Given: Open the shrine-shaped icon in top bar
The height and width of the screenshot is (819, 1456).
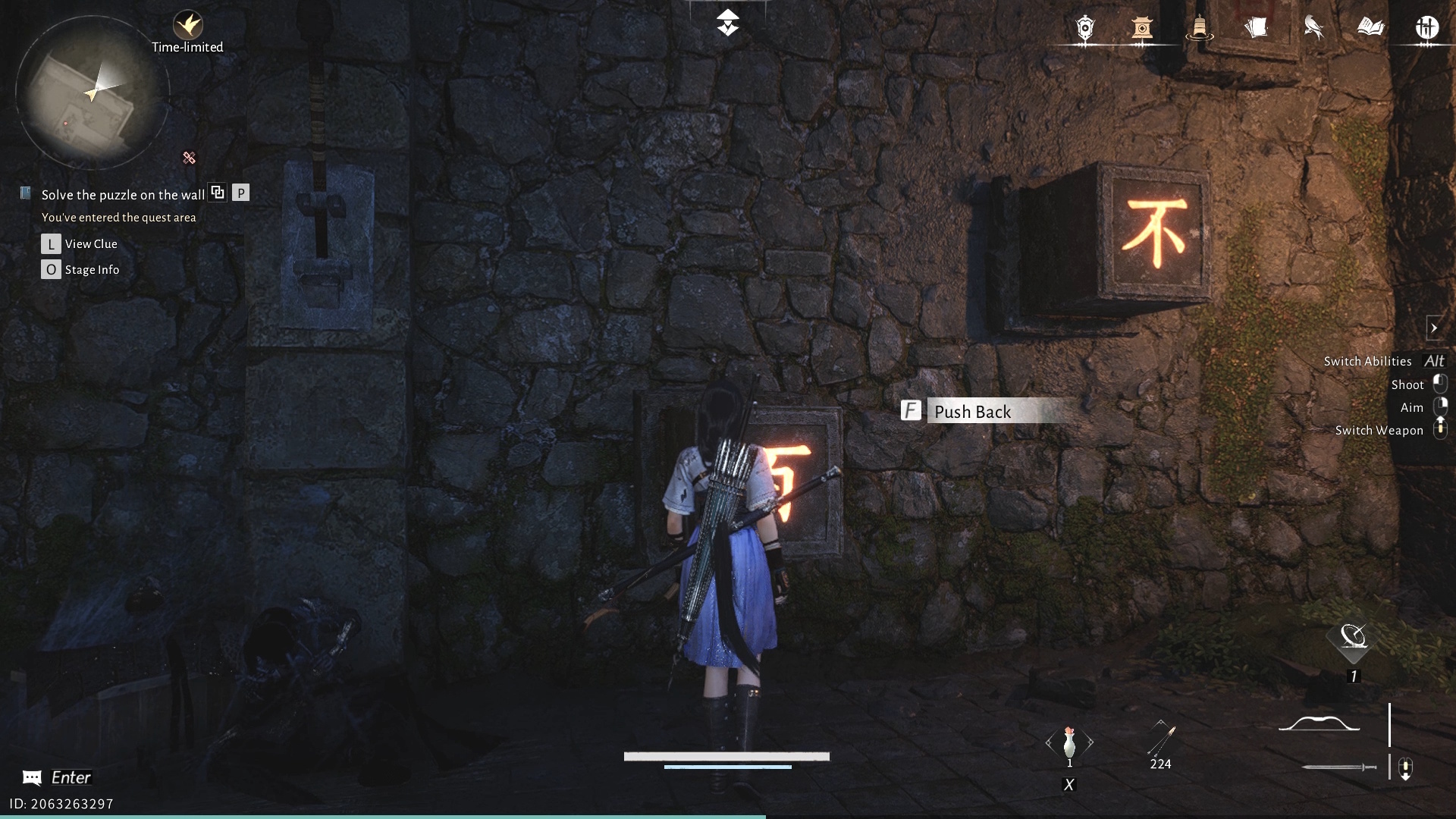Looking at the screenshot, I should point(1142,29).
